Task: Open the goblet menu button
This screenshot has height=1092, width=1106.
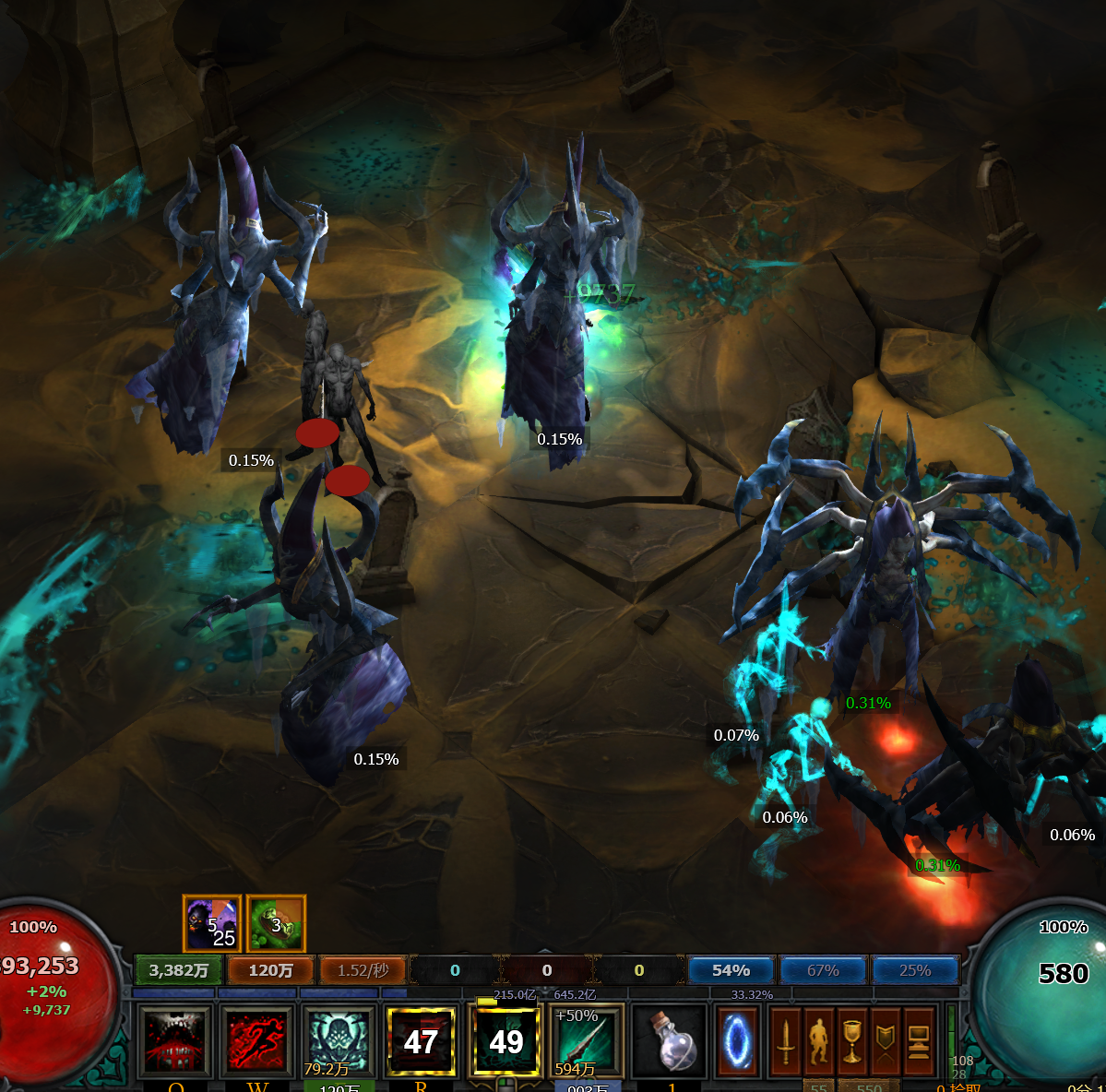Action: click(851, 1041)
